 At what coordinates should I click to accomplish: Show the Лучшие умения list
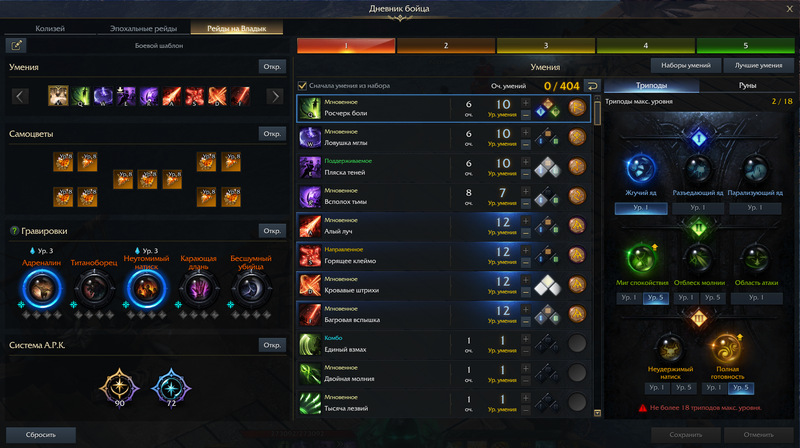(x=757, y=66)
